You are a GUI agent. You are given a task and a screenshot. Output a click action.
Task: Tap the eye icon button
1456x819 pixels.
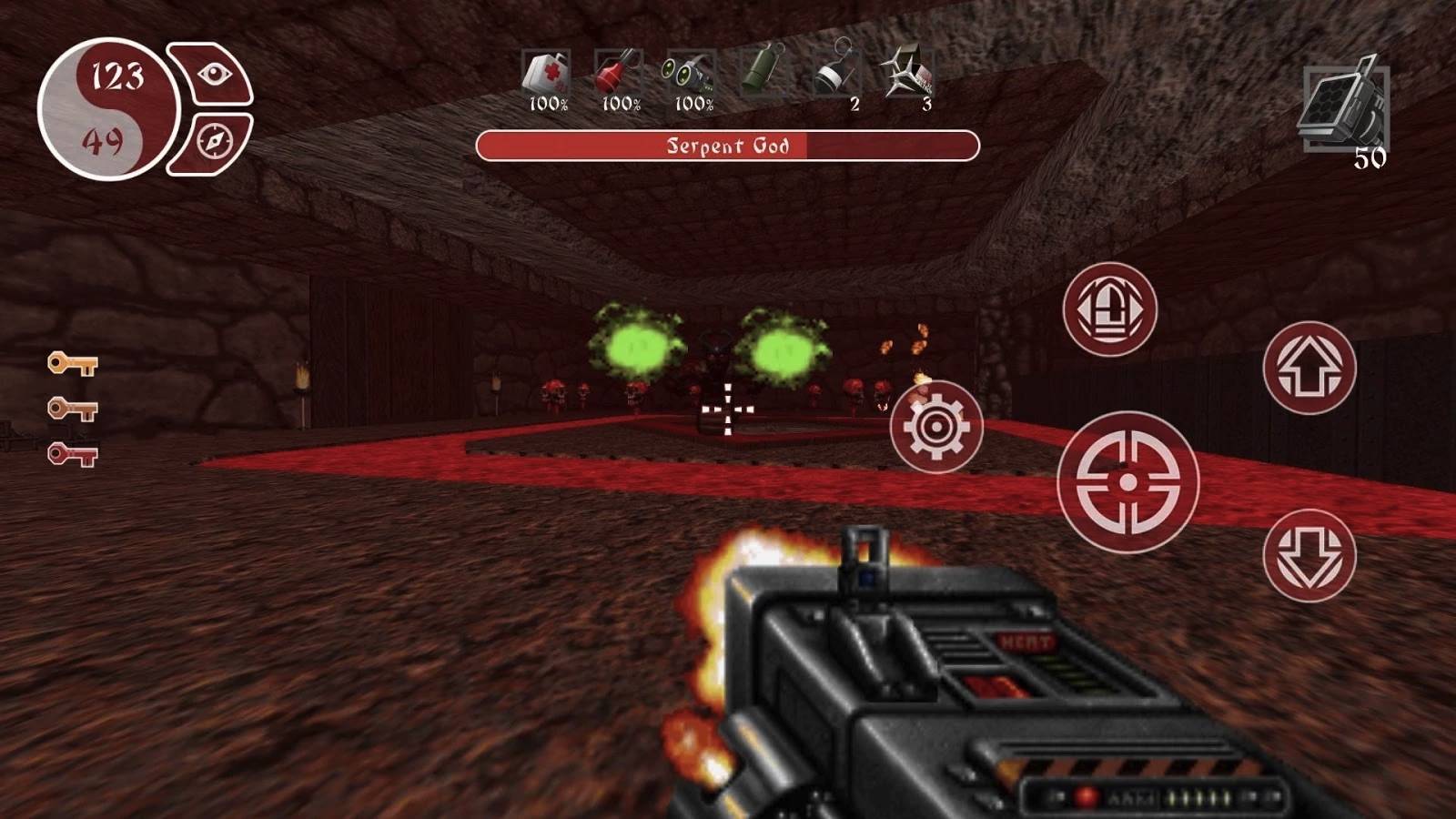pyautogui.click(x=215, y=75)
